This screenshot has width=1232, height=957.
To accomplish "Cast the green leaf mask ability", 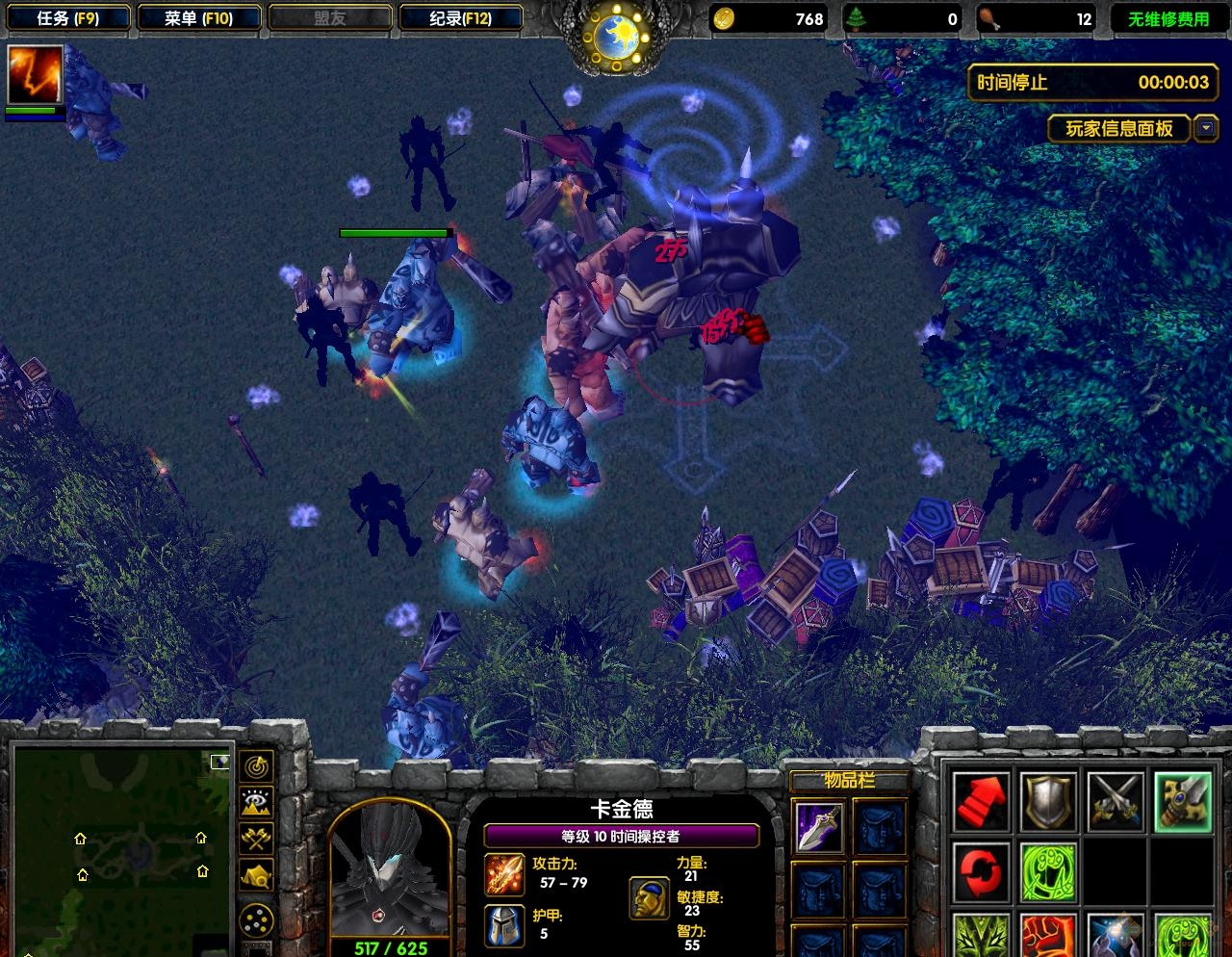I will click(981, 935).
